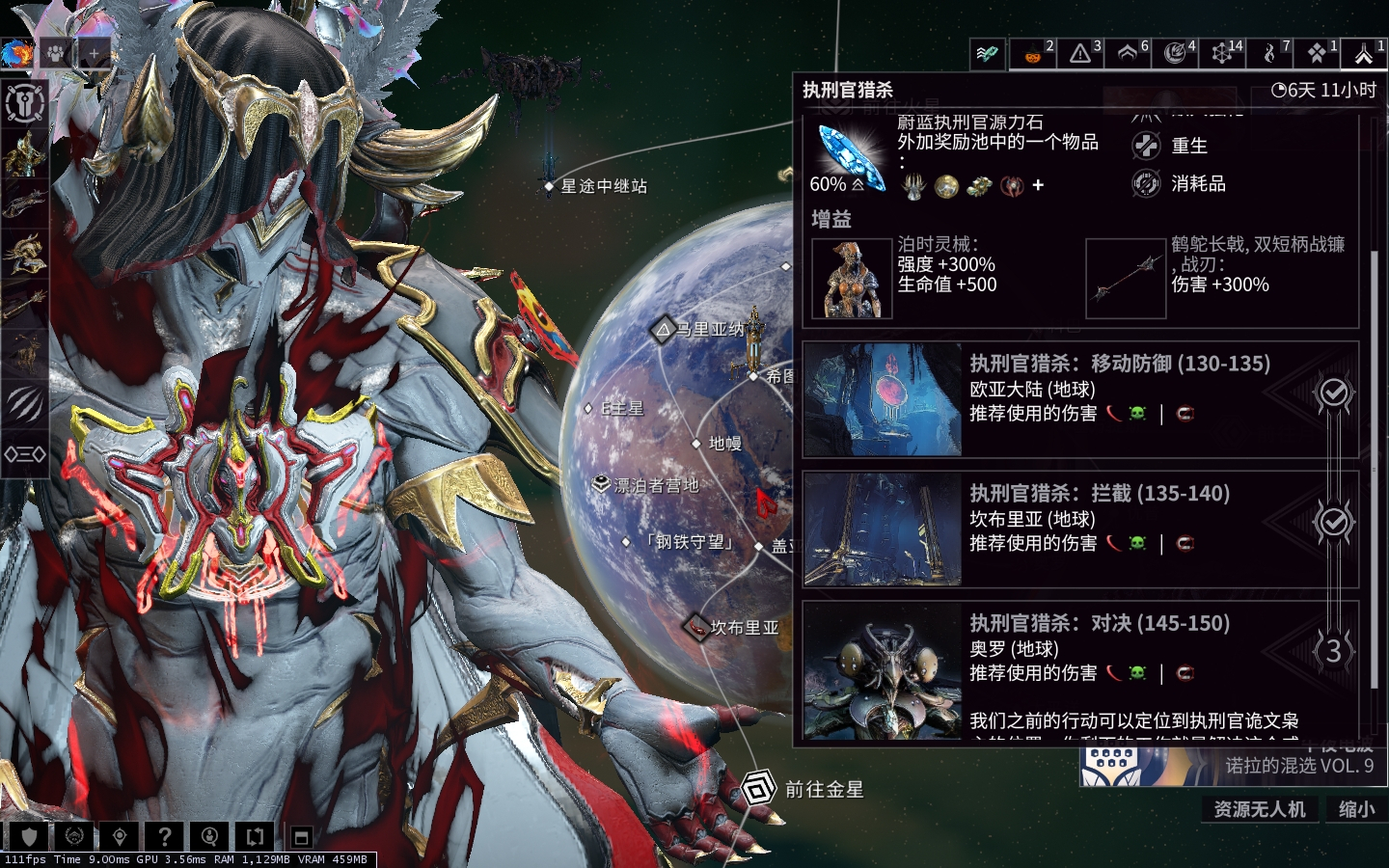Open the squad members icon
Screen dimensions: 1389x868
pyautogui.click(x=56, y=53)
